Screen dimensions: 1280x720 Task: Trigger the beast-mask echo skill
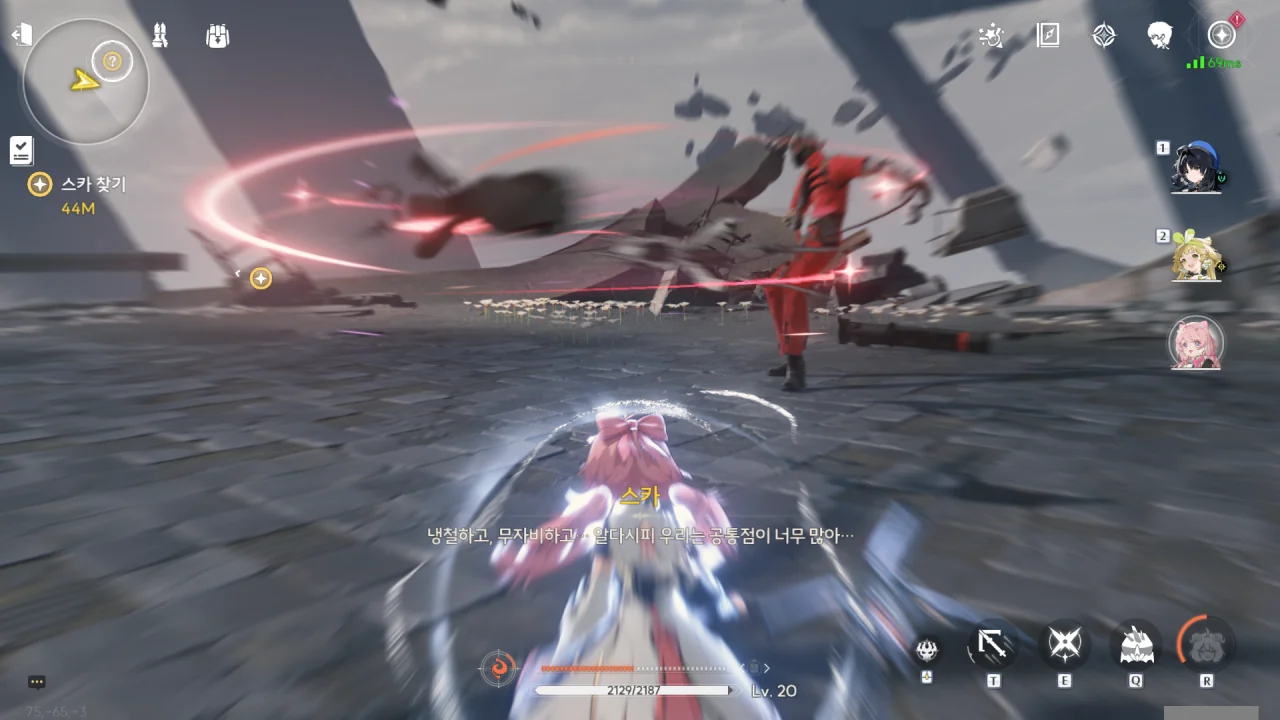pos(1135,645)
